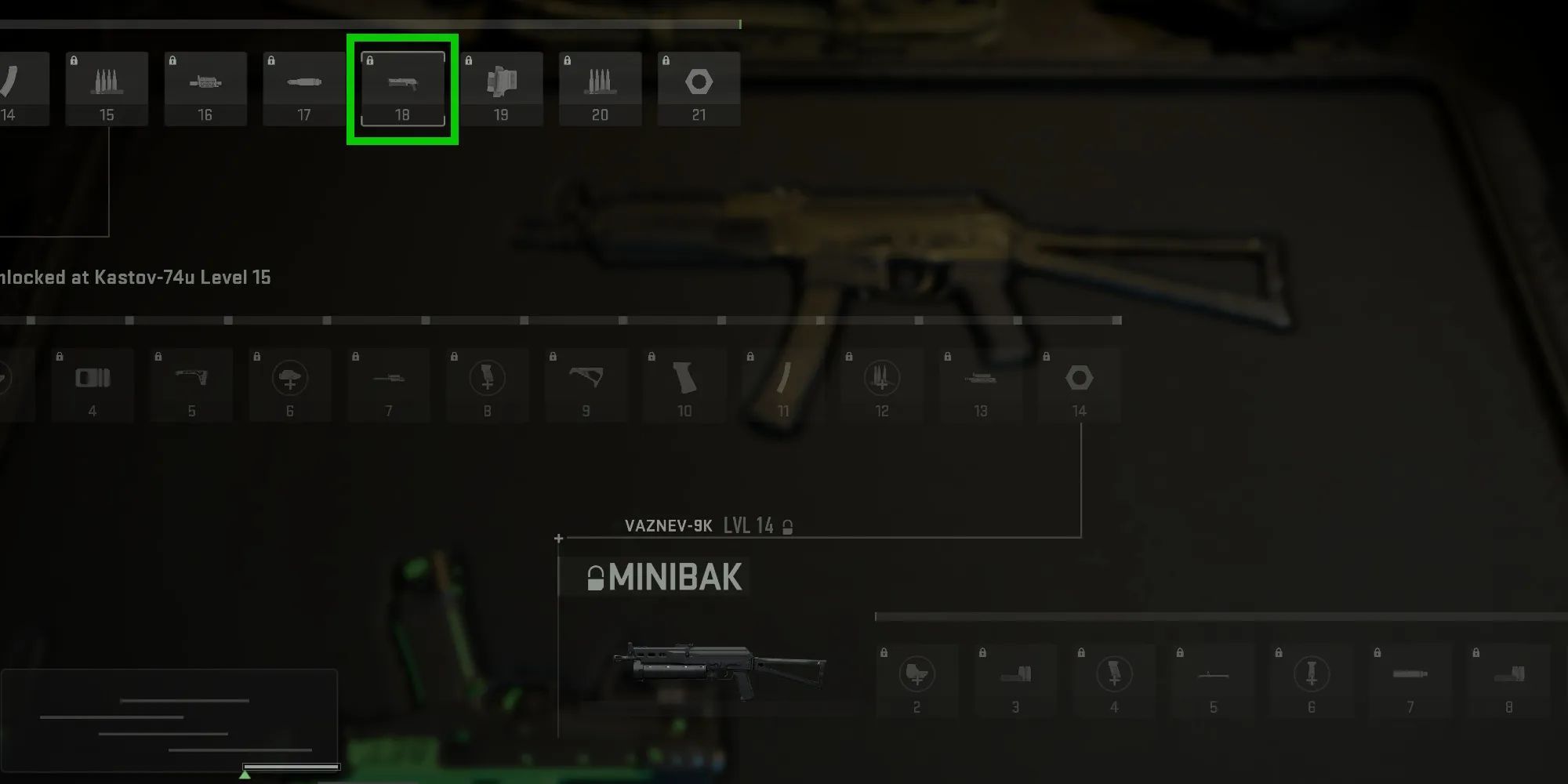Viewport: 1568px width, 784px height.
Task: Click the level 17 barrel attachment icon
Action: coord(304,86)
